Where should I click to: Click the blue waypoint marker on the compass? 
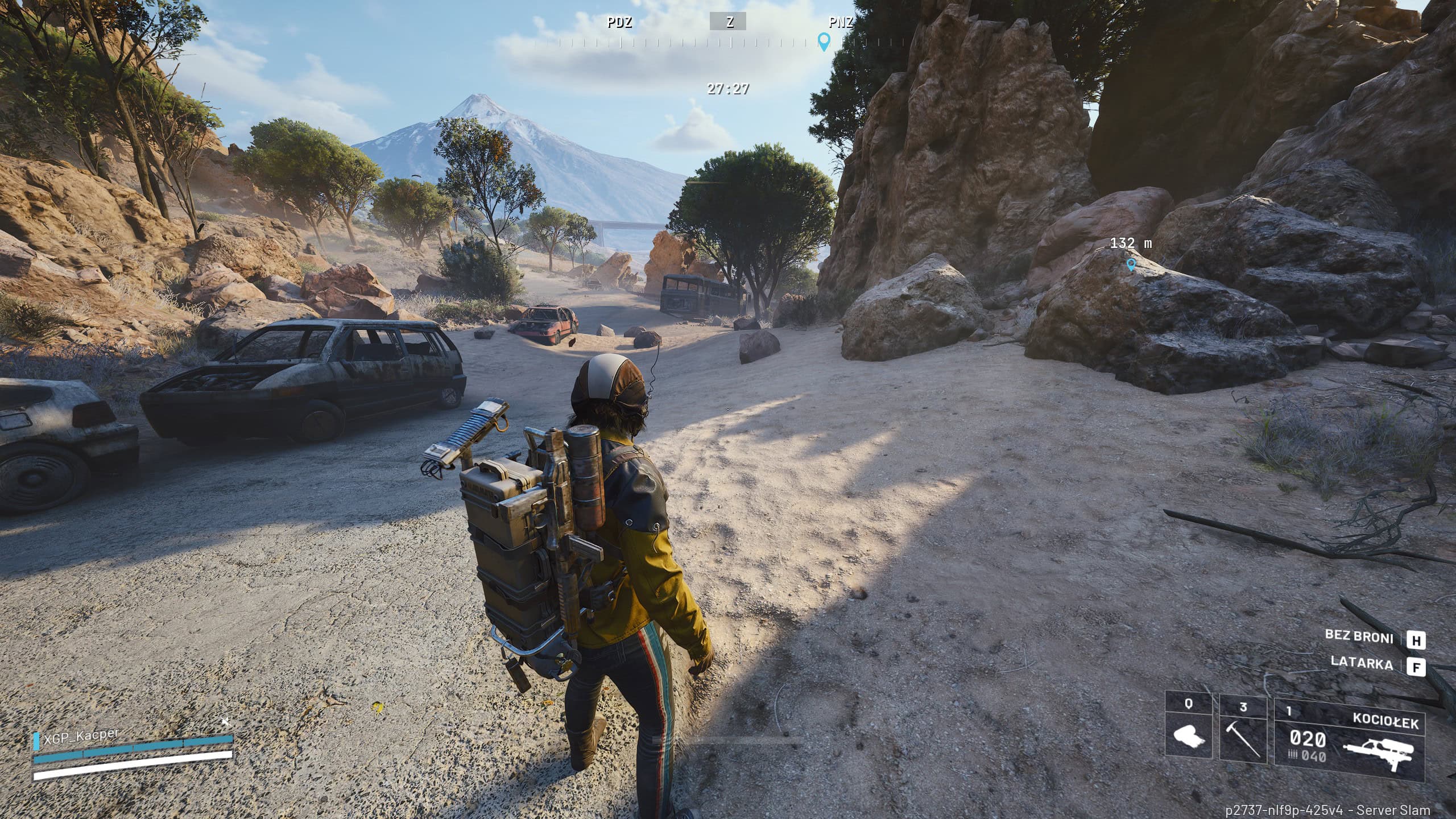(824, 41)
